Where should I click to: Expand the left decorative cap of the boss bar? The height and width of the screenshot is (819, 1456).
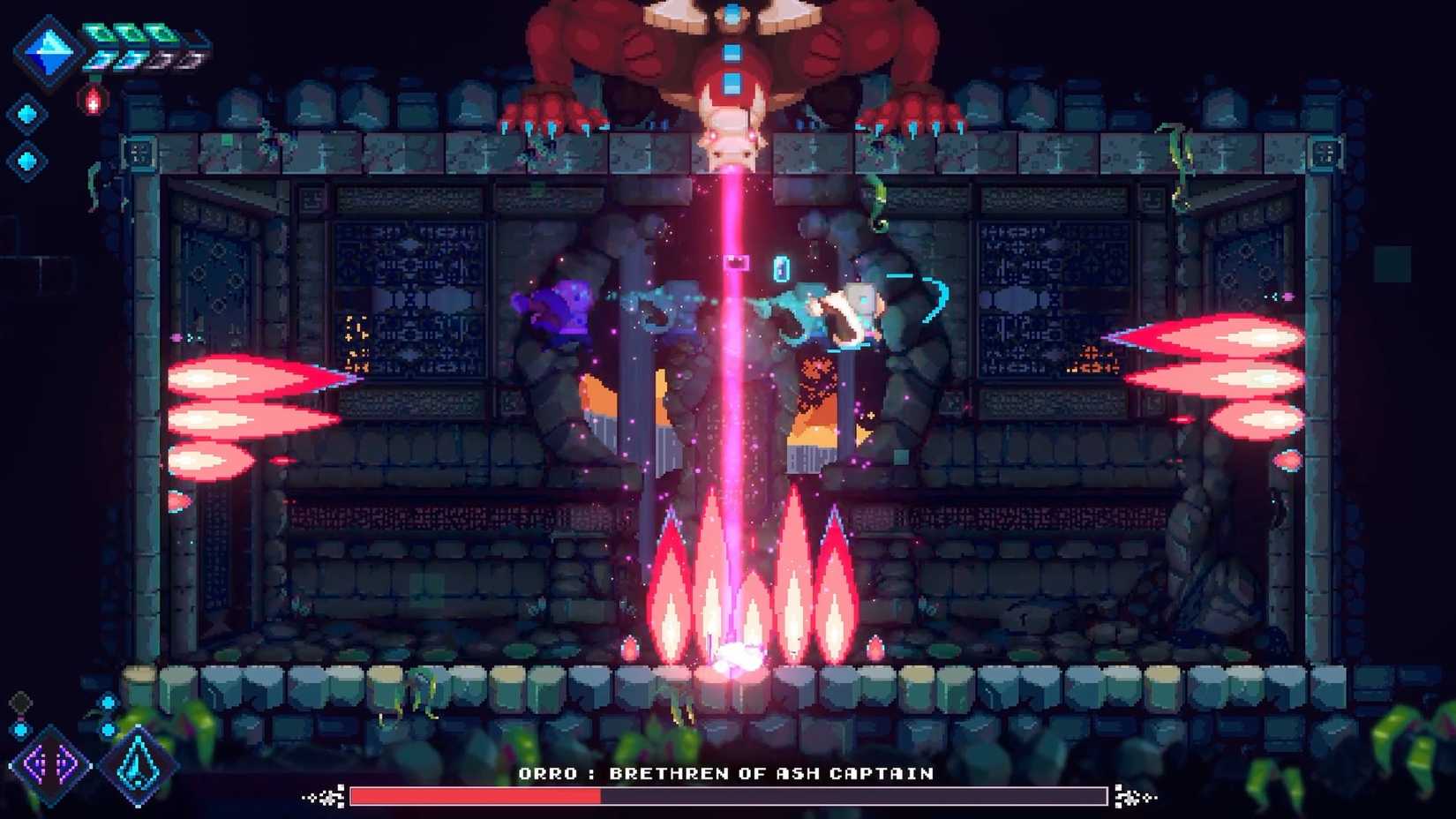tap(325, 797)
